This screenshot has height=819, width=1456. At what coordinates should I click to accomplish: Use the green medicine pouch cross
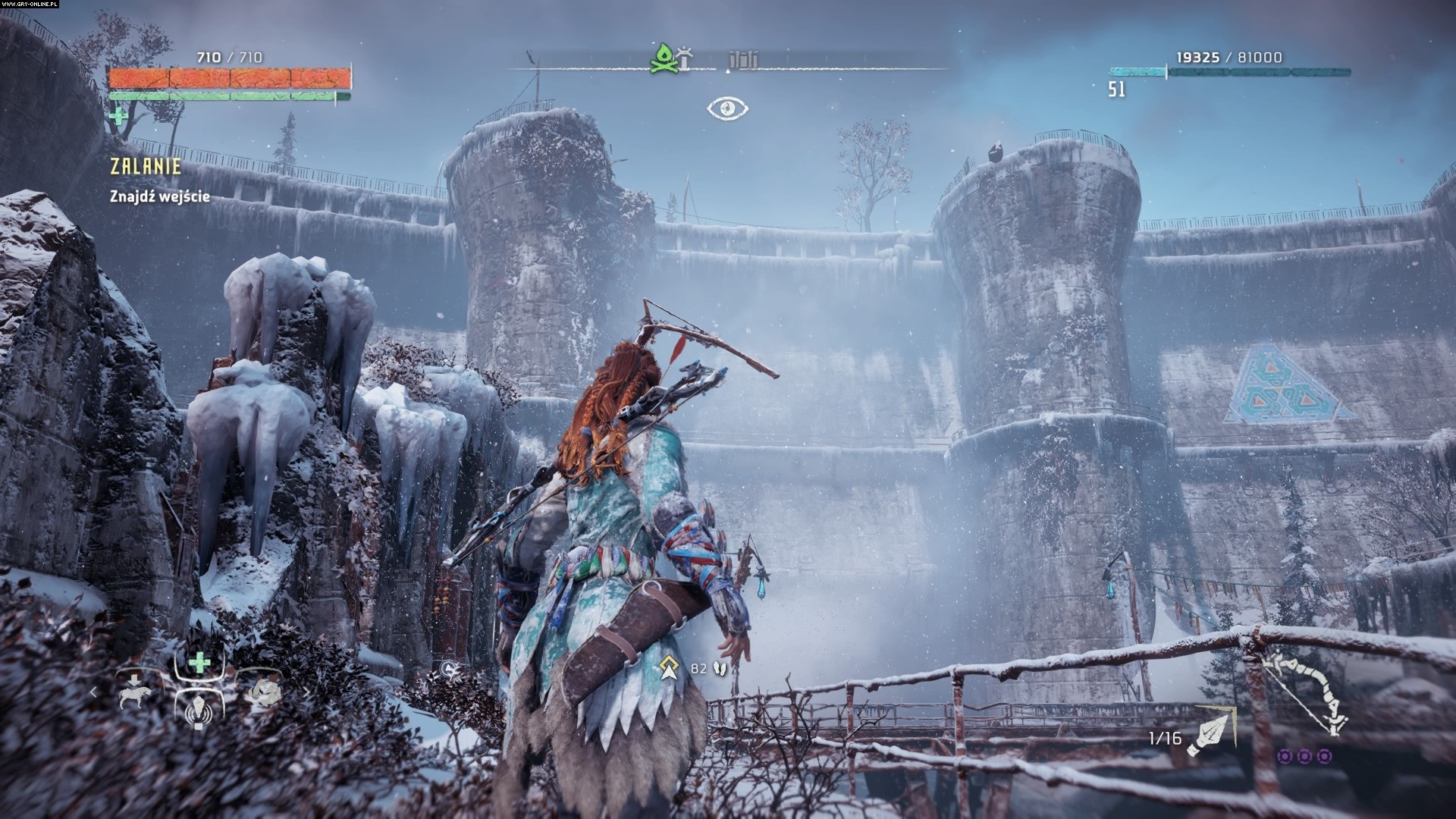(x=118, y=116)
